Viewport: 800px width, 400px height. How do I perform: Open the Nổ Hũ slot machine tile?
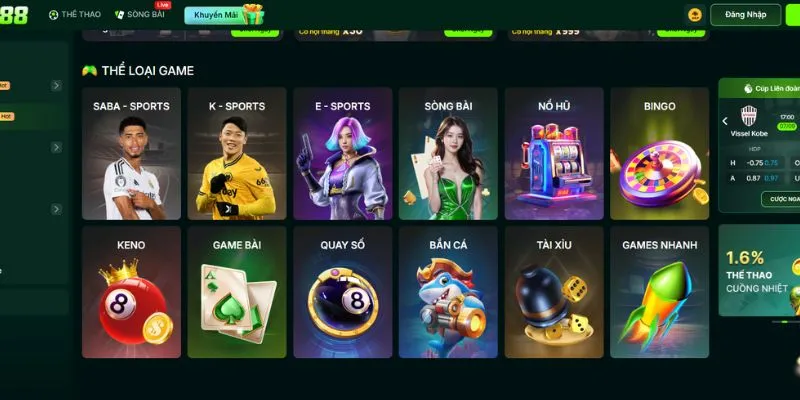(554, 153)
